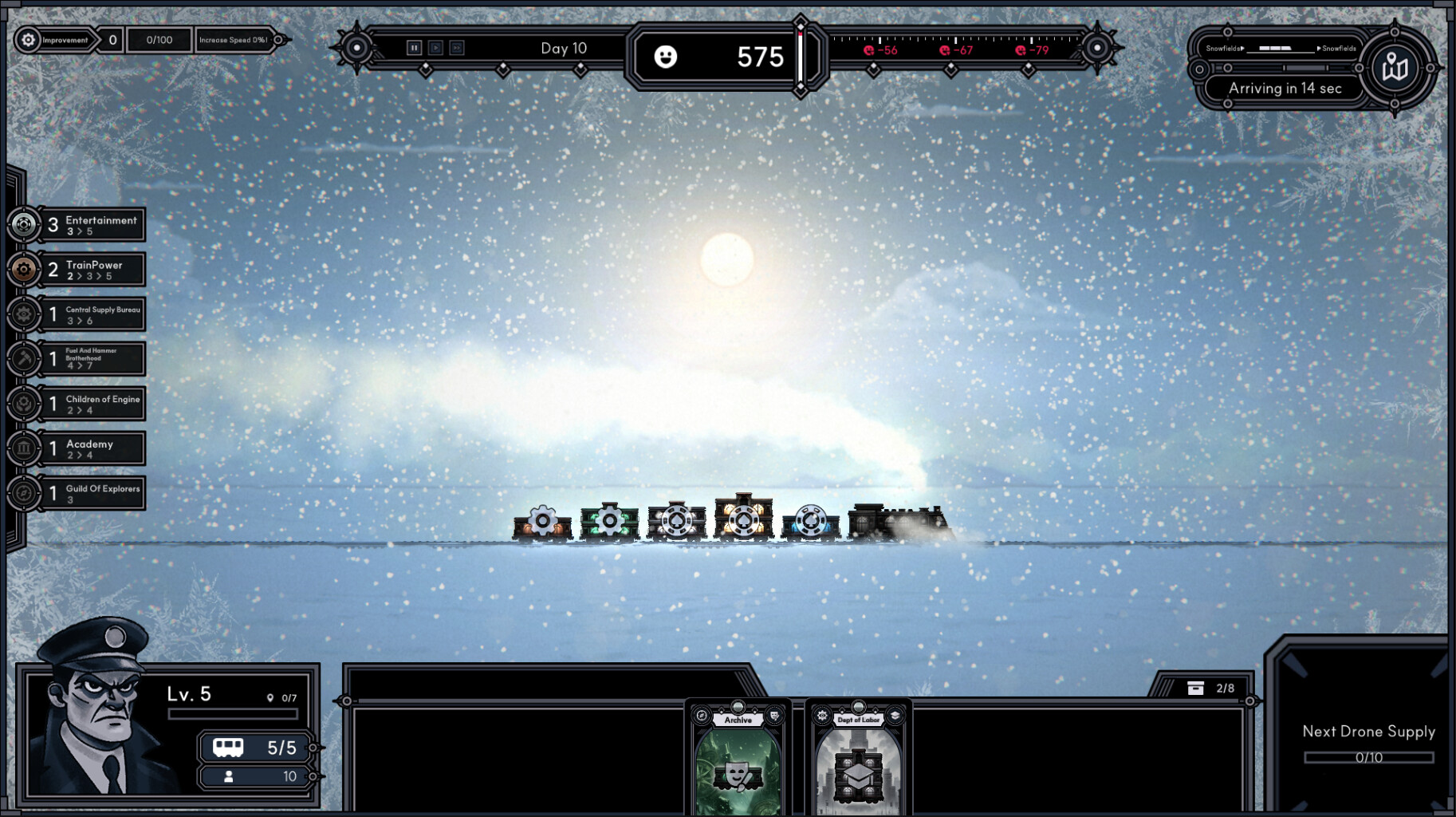Select the Archive card
The height and width of the screenshot is (817, 1456).
point(738,758)
